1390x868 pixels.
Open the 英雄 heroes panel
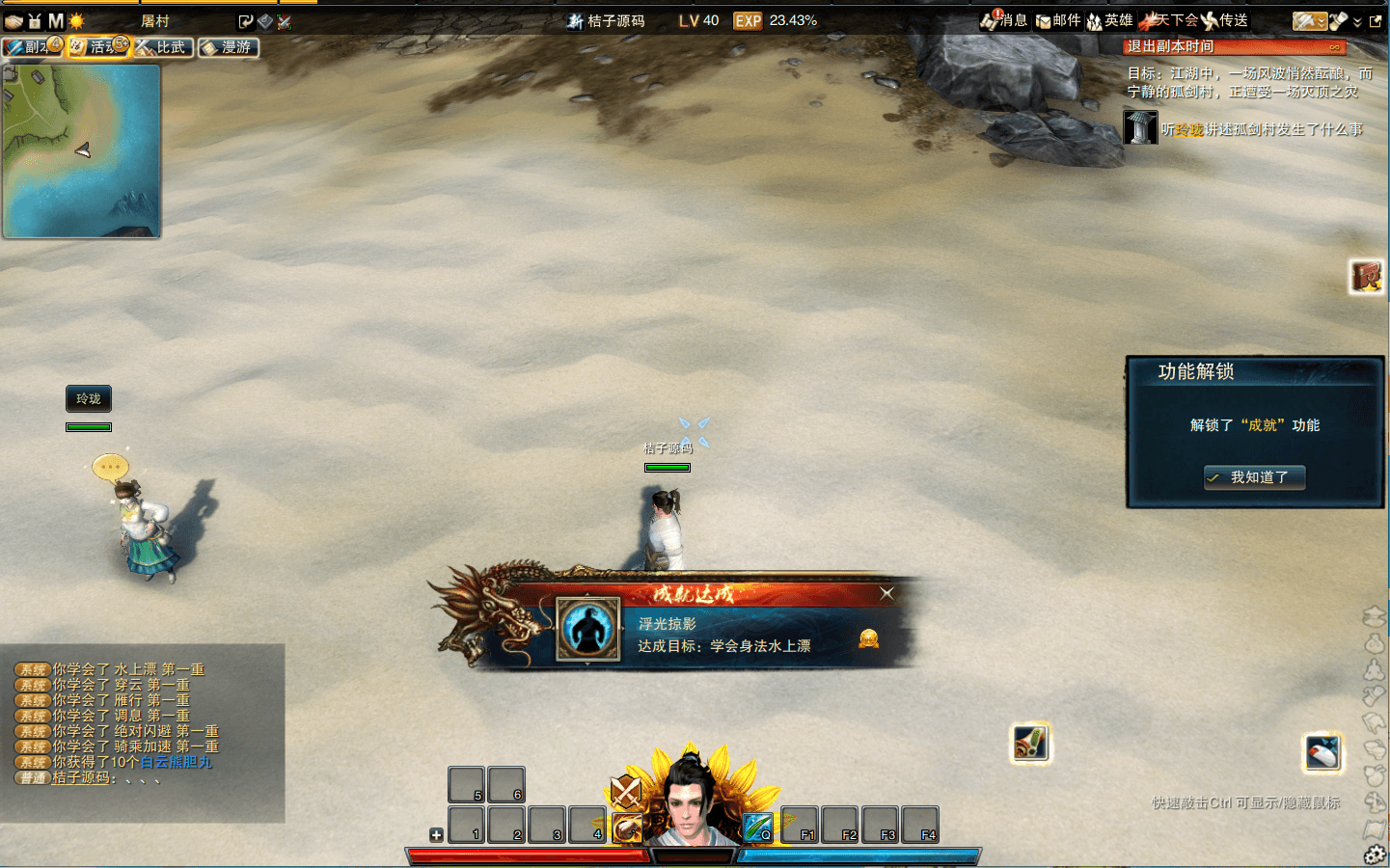tap(1110, 20)
